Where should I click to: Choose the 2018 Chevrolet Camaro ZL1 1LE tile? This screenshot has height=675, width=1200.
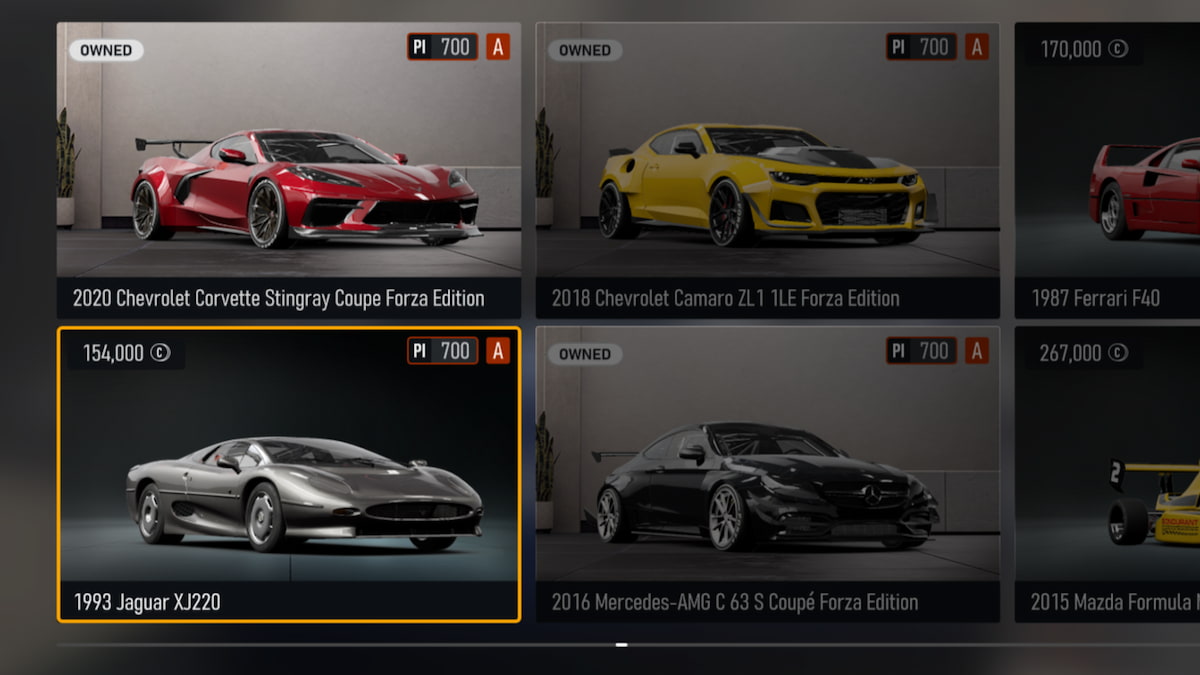tap(767, 170)
